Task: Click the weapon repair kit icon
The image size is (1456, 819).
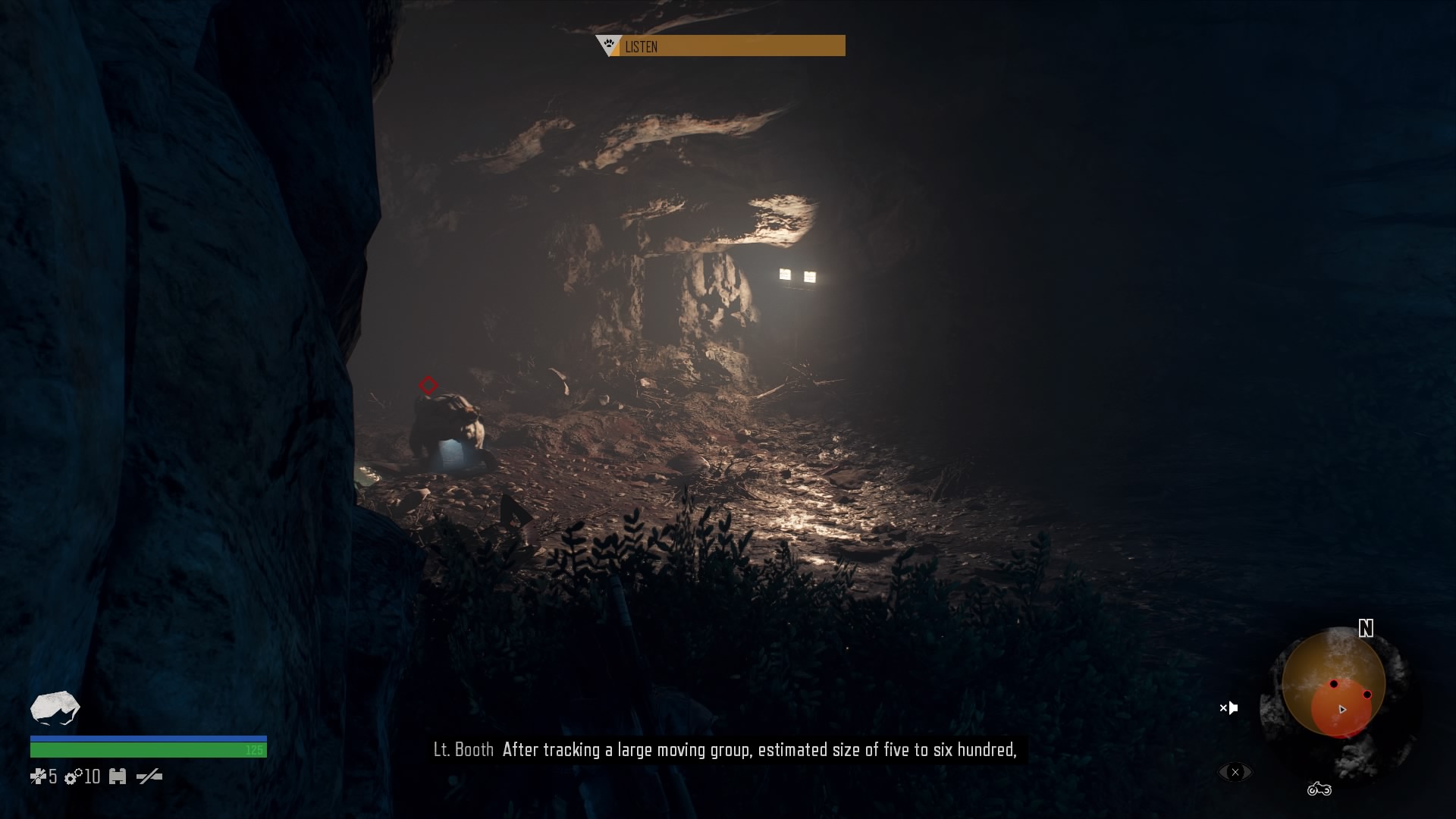Action: 118,777
